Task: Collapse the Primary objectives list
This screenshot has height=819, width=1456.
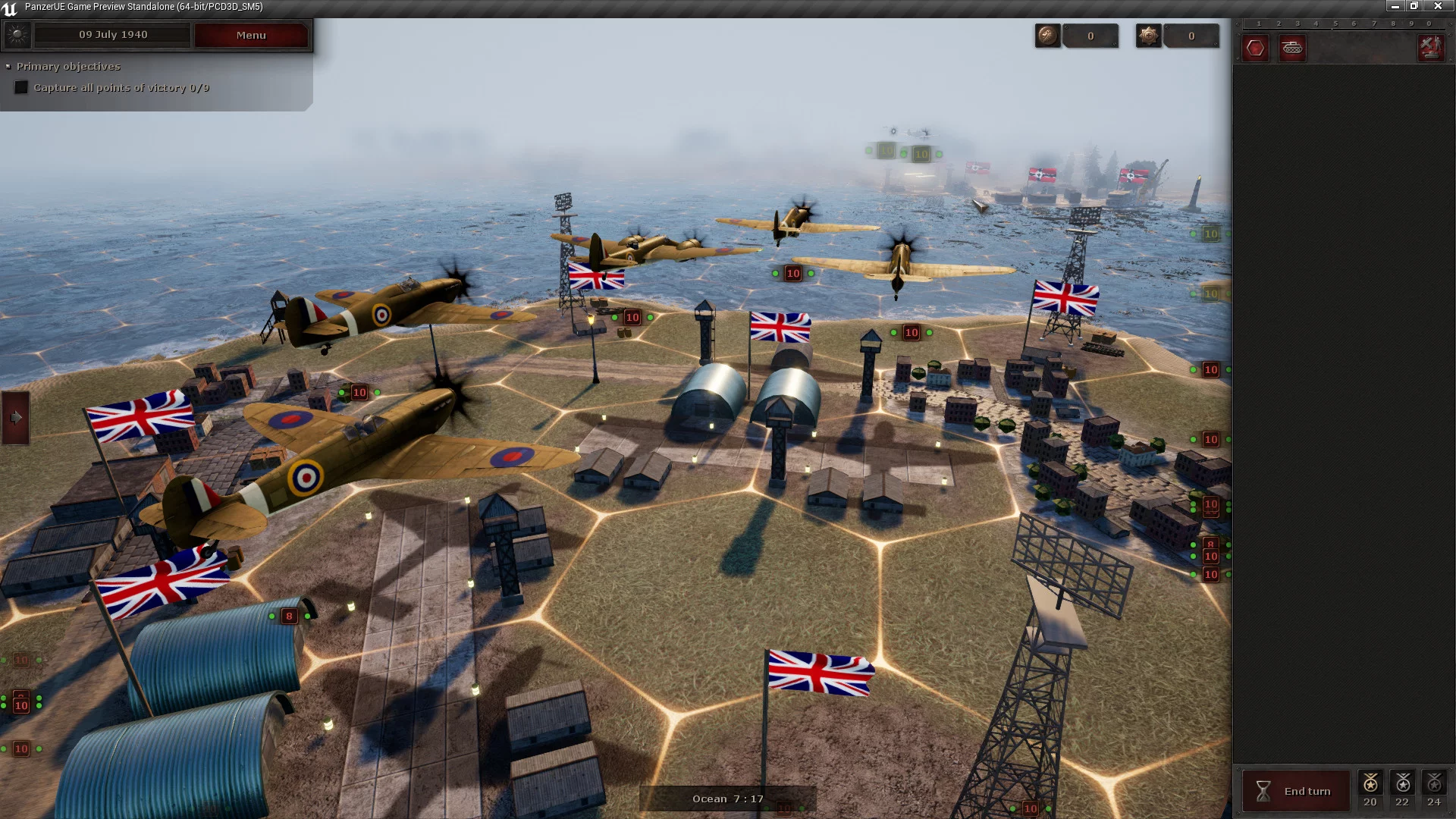Action: coord(8,67)
